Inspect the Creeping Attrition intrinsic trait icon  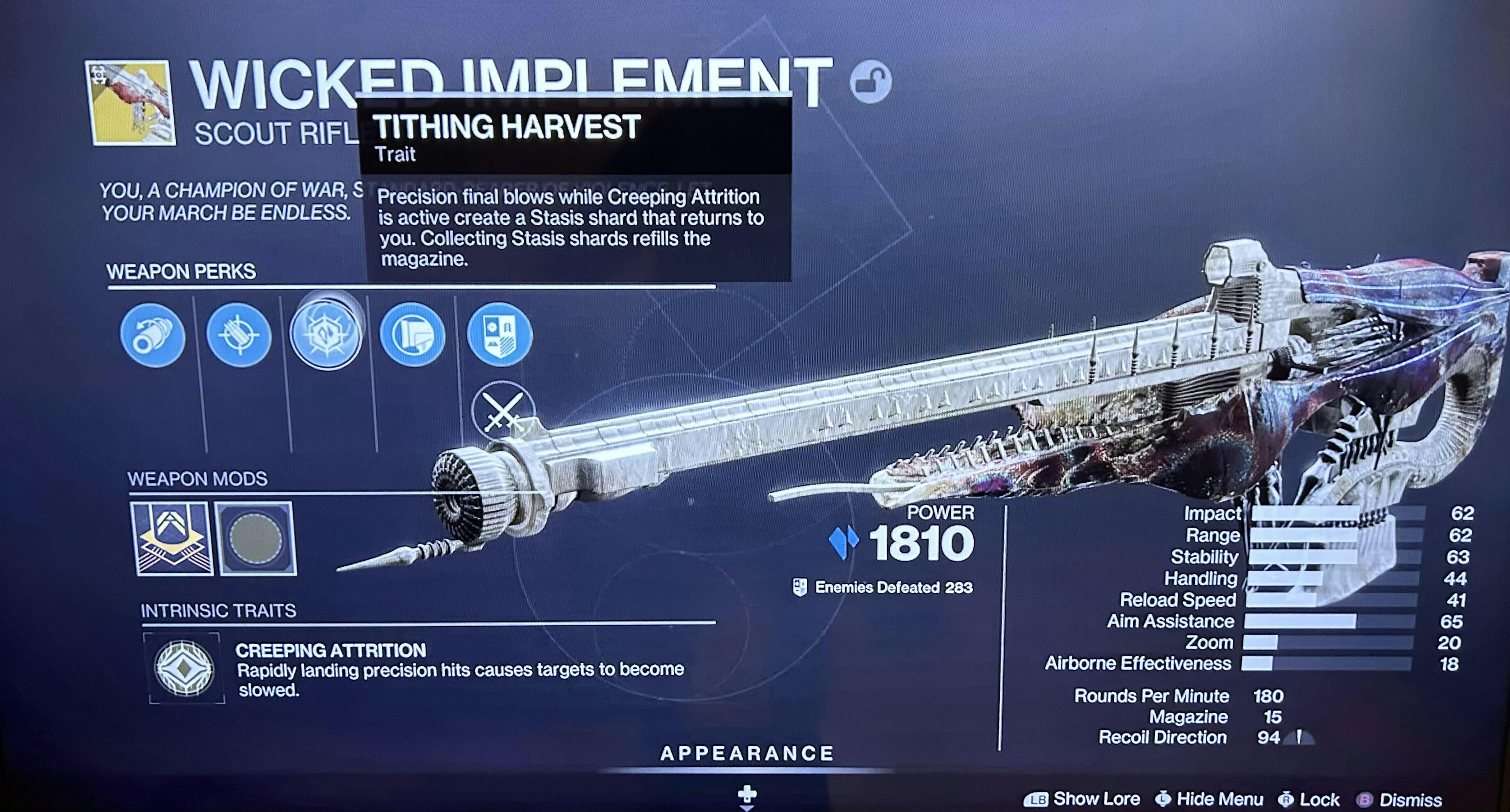[185, 668]
